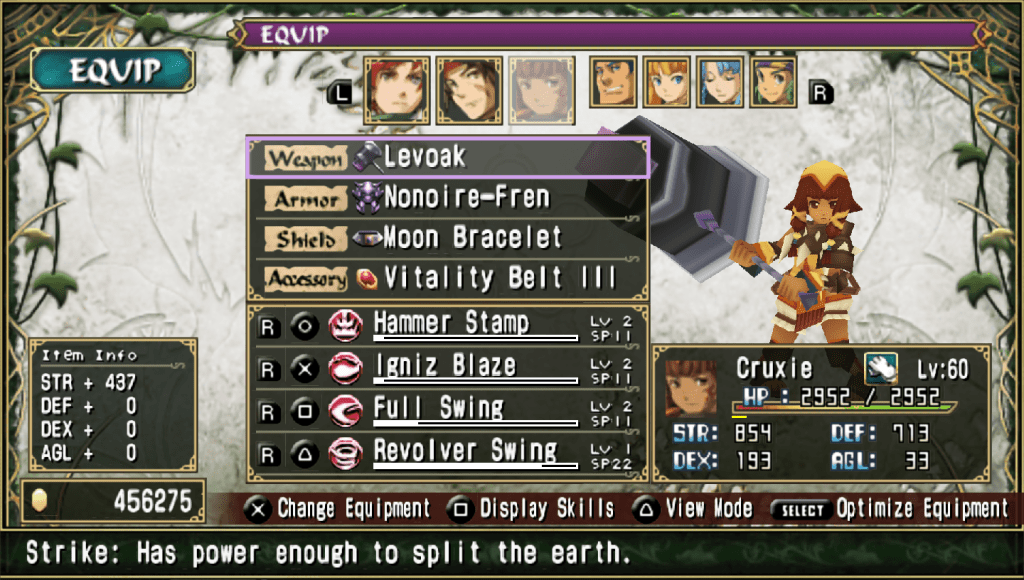Select the purple-bandana character portrait
This screenshot has width=1024, height=580.
(773, 82)
